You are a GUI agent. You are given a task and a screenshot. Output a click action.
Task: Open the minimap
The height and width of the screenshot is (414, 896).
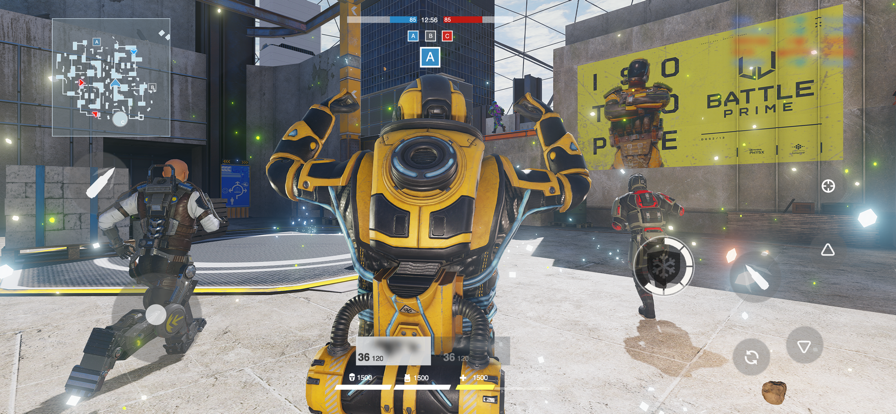tap(111, 77)
